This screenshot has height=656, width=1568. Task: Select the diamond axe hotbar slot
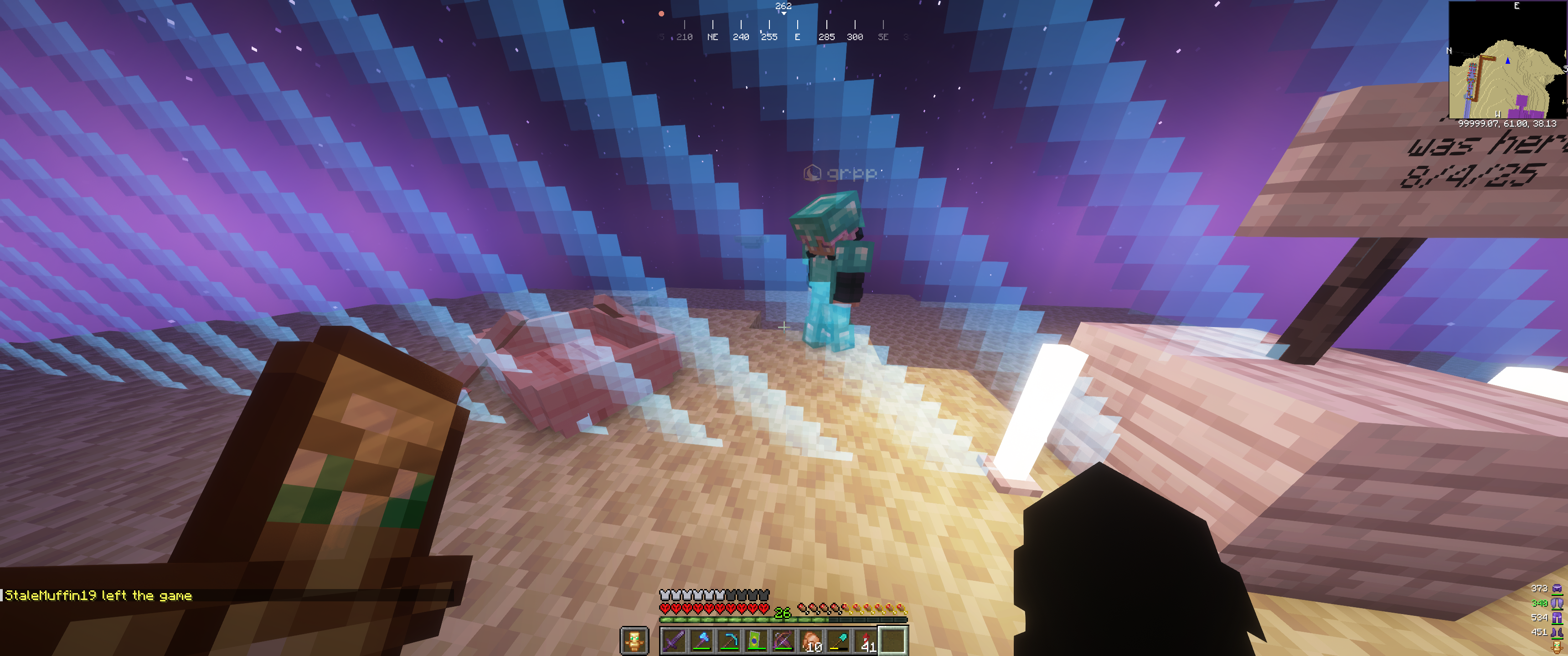pyautogui.click(x=701, y=641)
